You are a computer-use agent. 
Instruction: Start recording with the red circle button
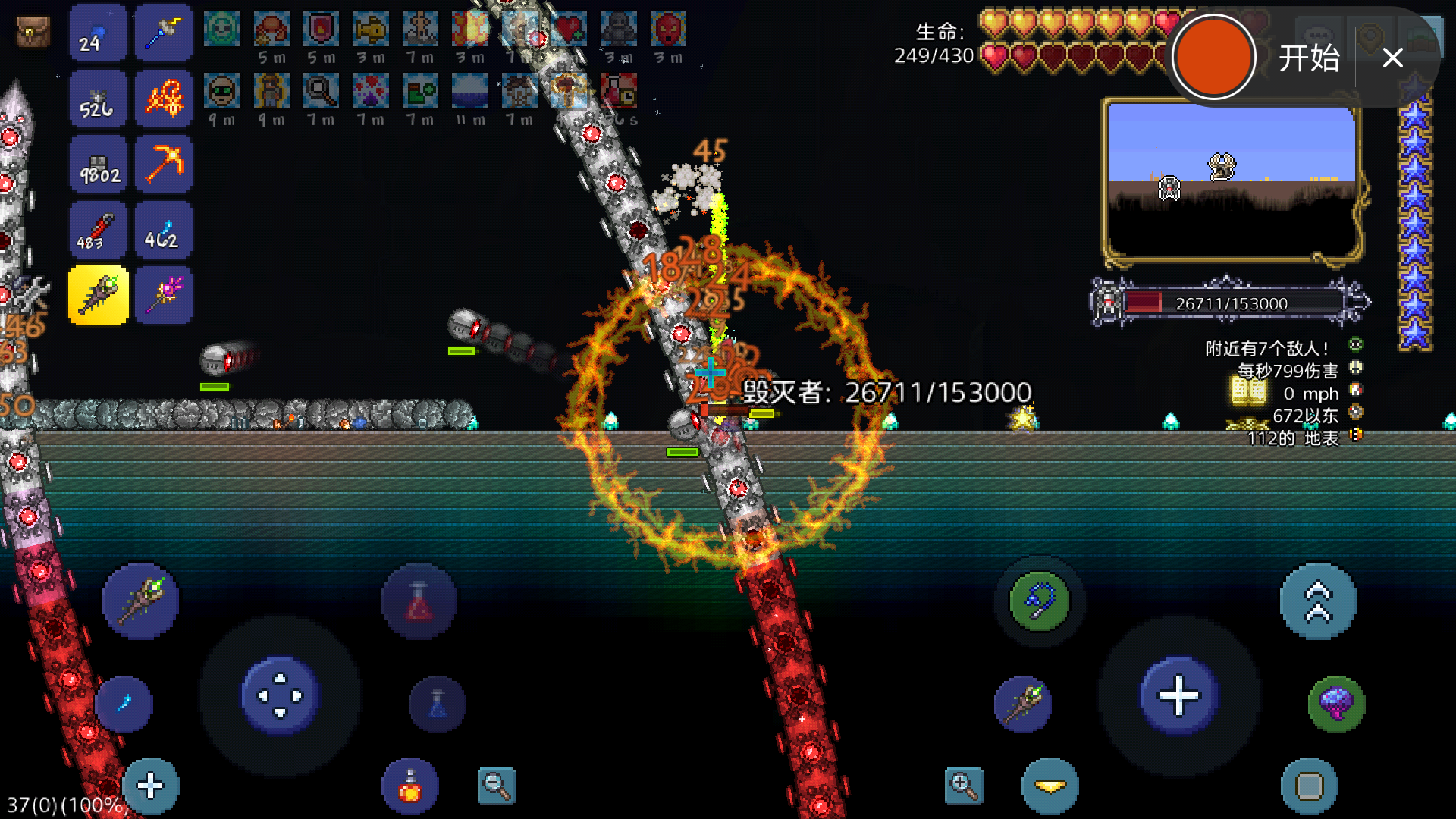tap(1213, 58)
